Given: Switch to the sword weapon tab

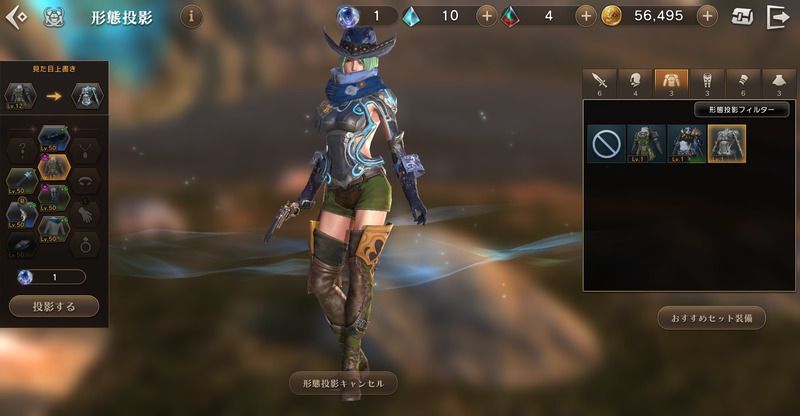Looking at the screenshot, I should point(601,83).
